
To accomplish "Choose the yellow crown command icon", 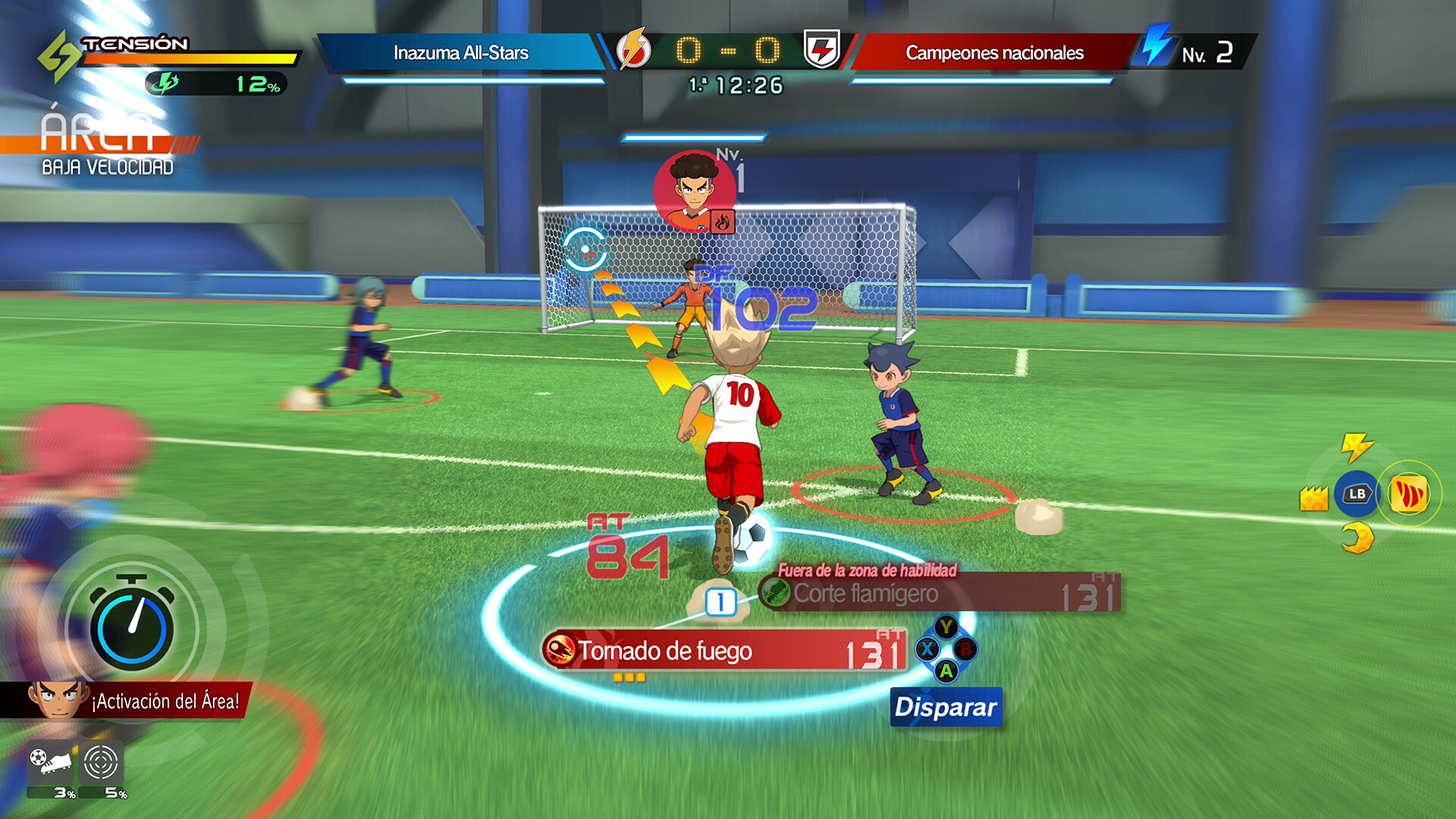I will (1313, 498).
